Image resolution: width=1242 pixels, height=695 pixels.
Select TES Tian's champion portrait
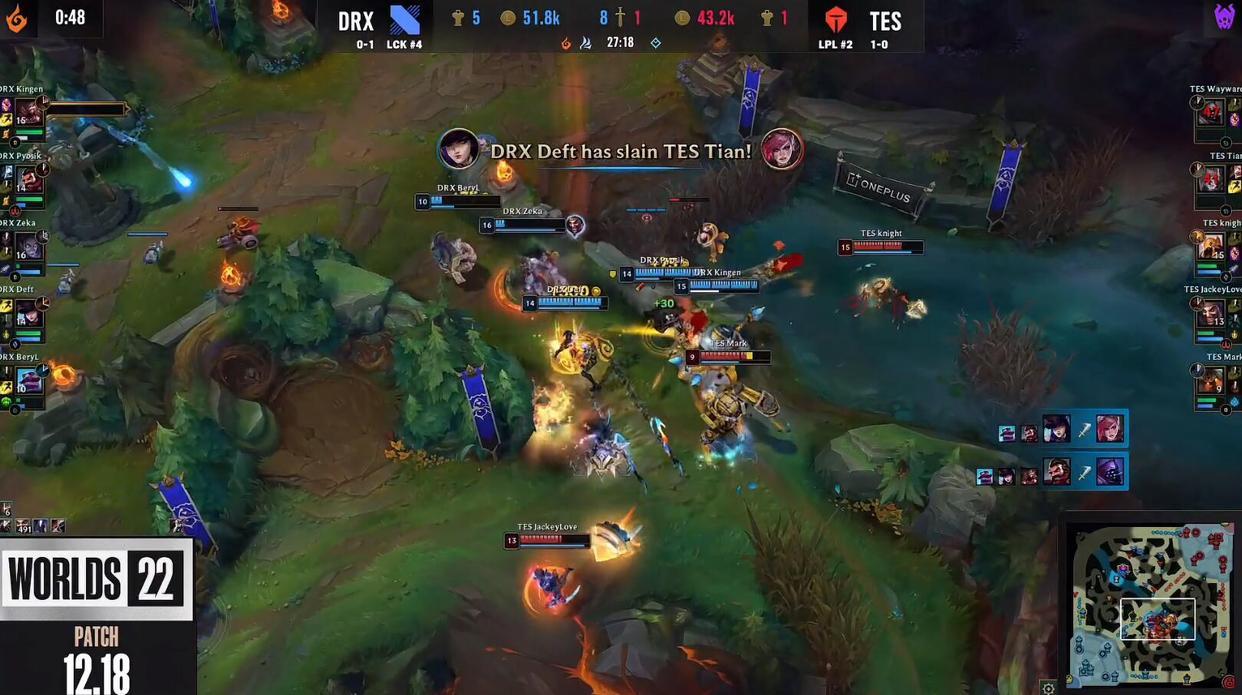[x=1212, y=179]
